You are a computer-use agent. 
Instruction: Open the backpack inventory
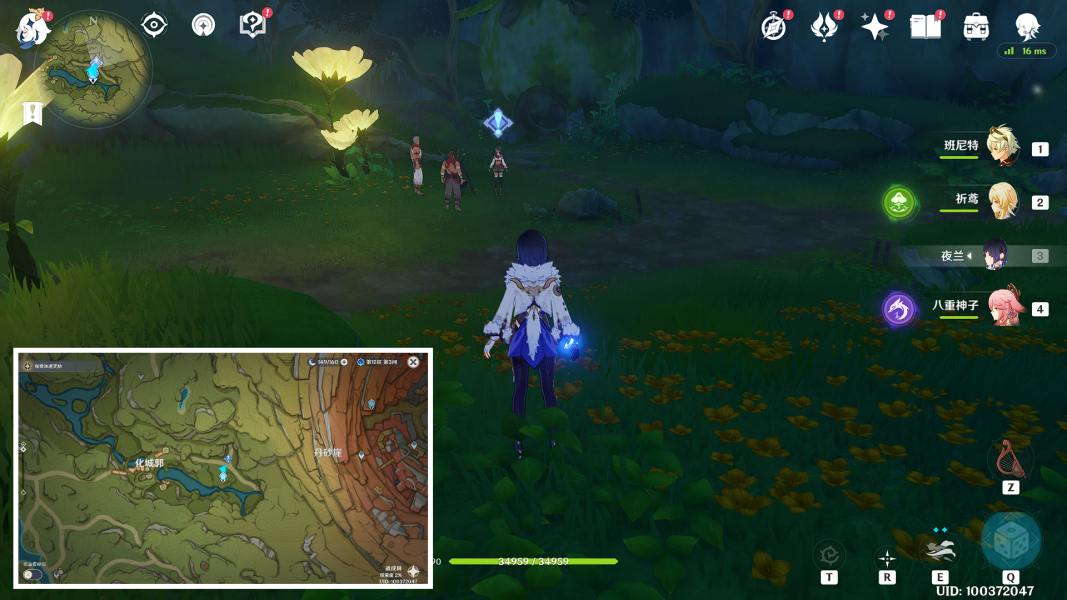pos(977,27)
